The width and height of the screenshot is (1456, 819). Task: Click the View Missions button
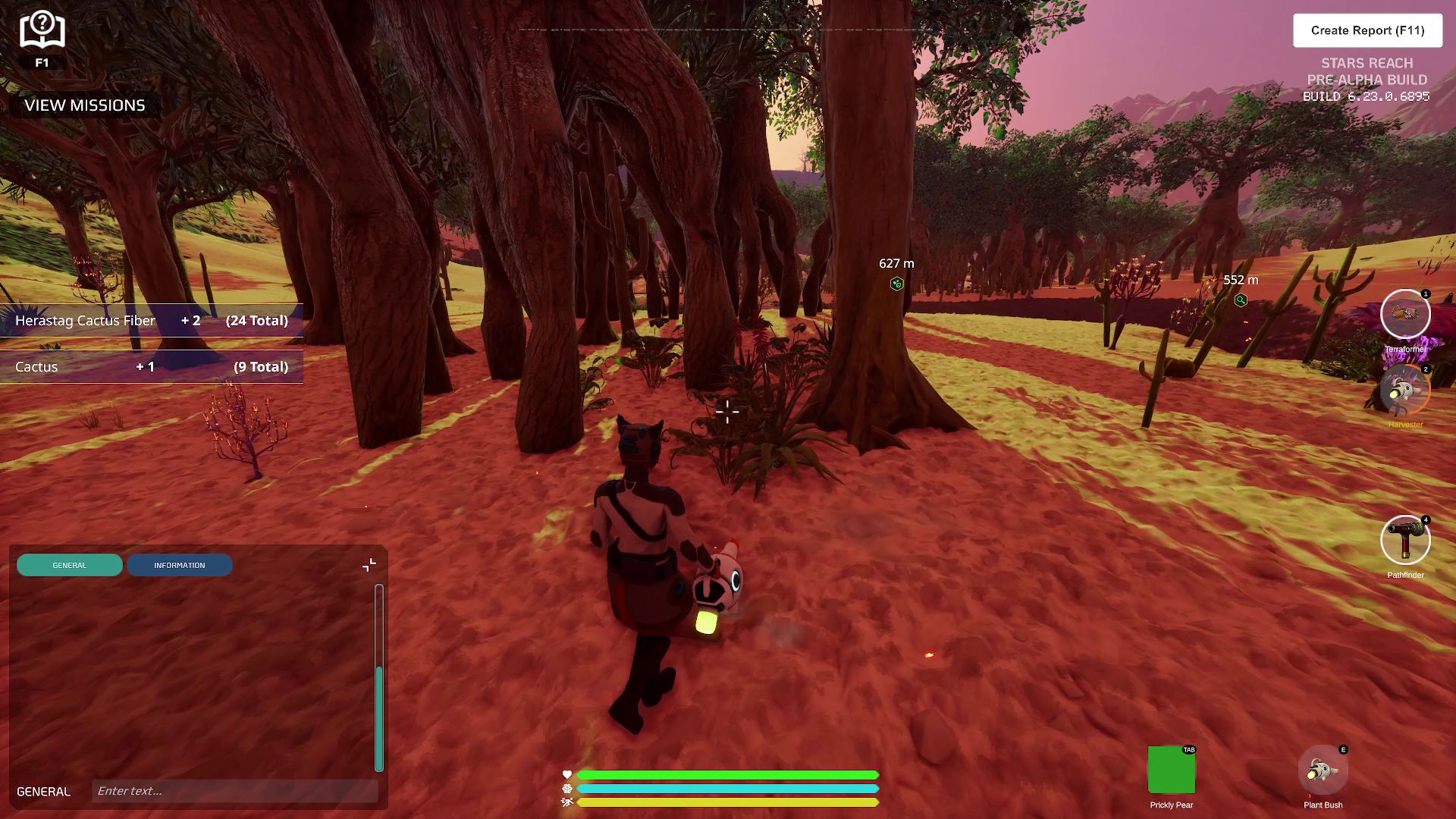(85, 105)
